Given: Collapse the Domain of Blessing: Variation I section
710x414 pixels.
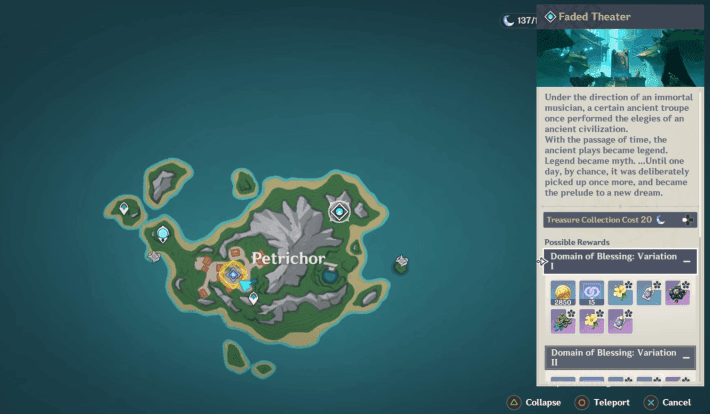Looking at the screenshot, I should (x=687, y=260).
